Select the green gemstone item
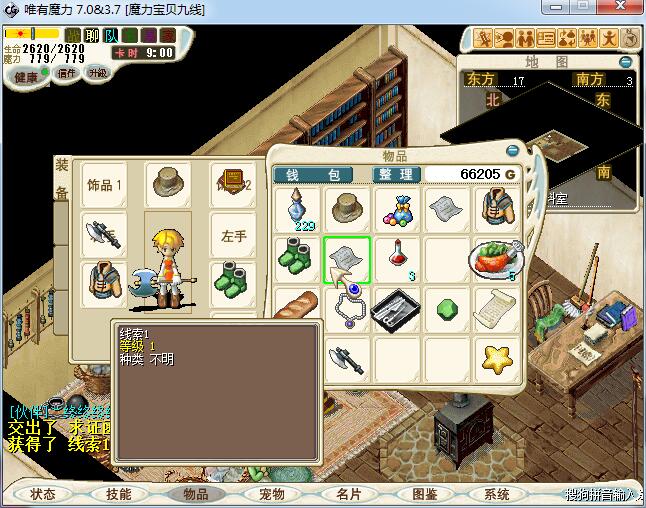The image size is (646, 508). click(x=444, y=308)
